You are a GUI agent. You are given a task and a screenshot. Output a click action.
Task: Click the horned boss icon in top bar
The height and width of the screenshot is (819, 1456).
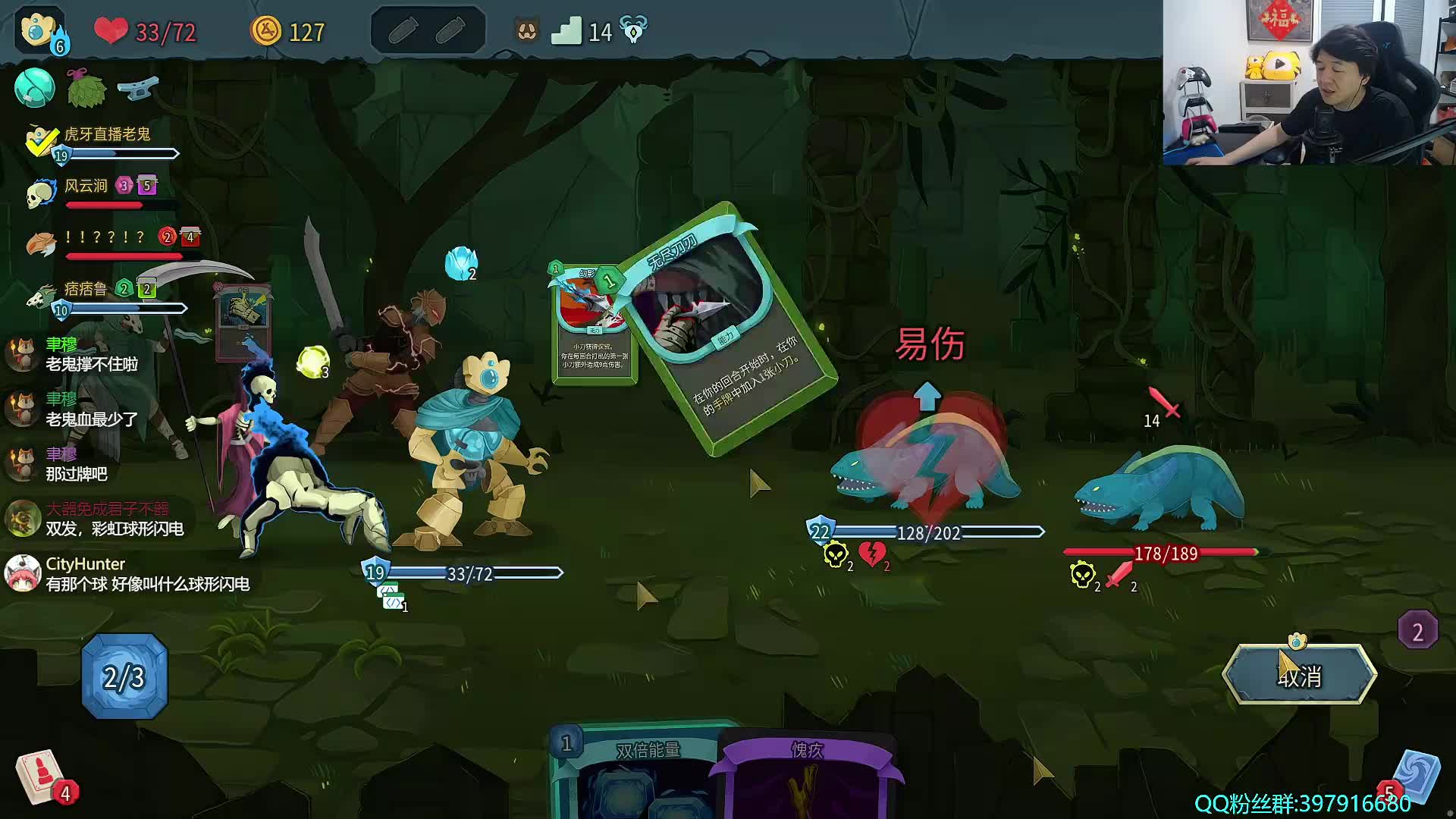(x=633, y=31)
